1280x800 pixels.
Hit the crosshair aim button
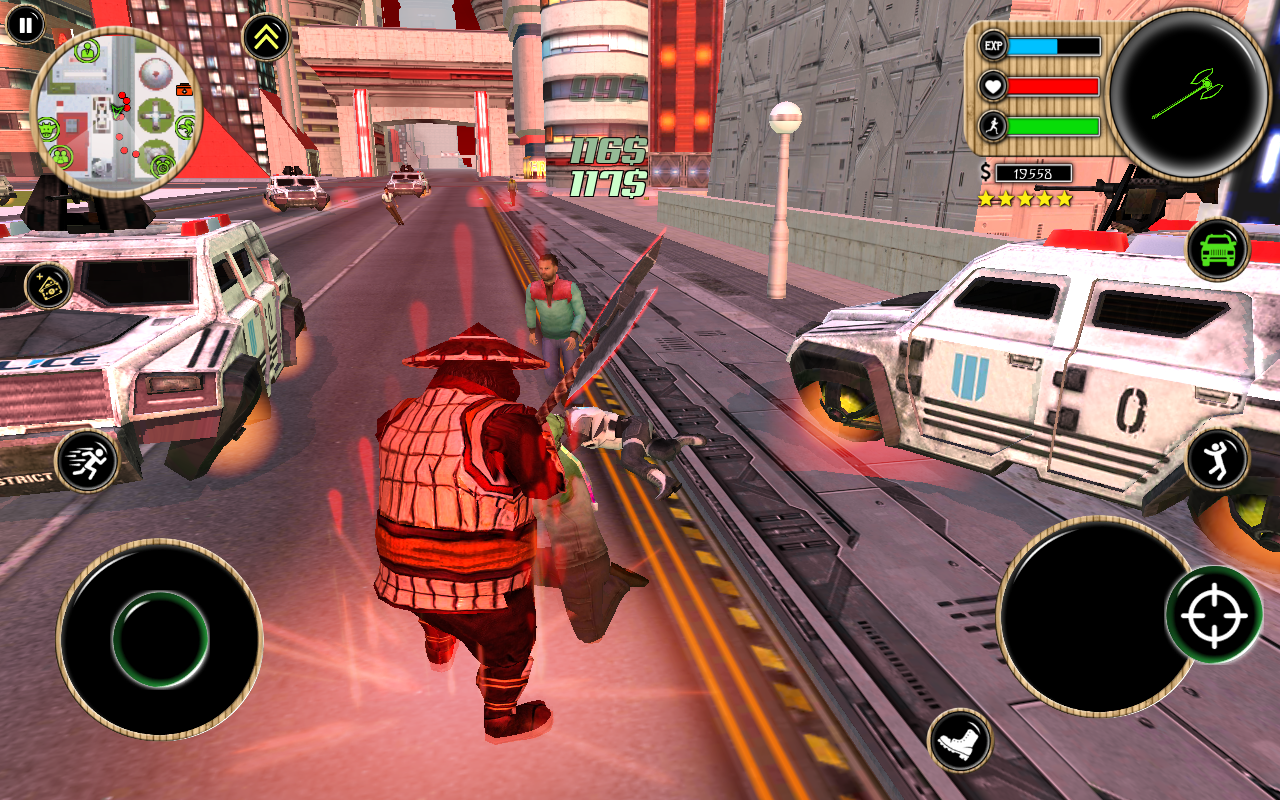tap(1213, 614)
